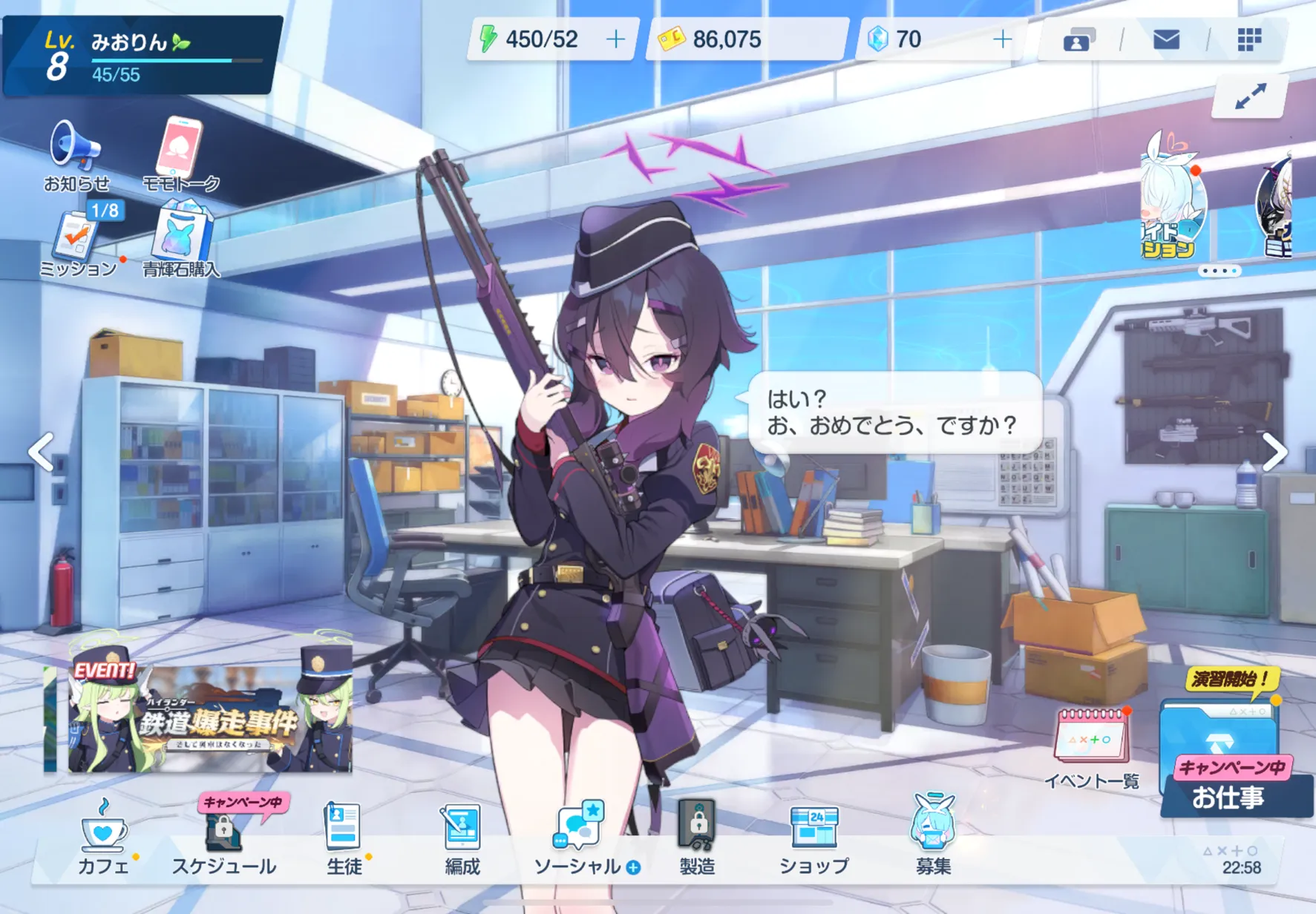Hide the UI with the expand arrows
Viewport: 1316px width, 914px height.
click(1250, 96)
